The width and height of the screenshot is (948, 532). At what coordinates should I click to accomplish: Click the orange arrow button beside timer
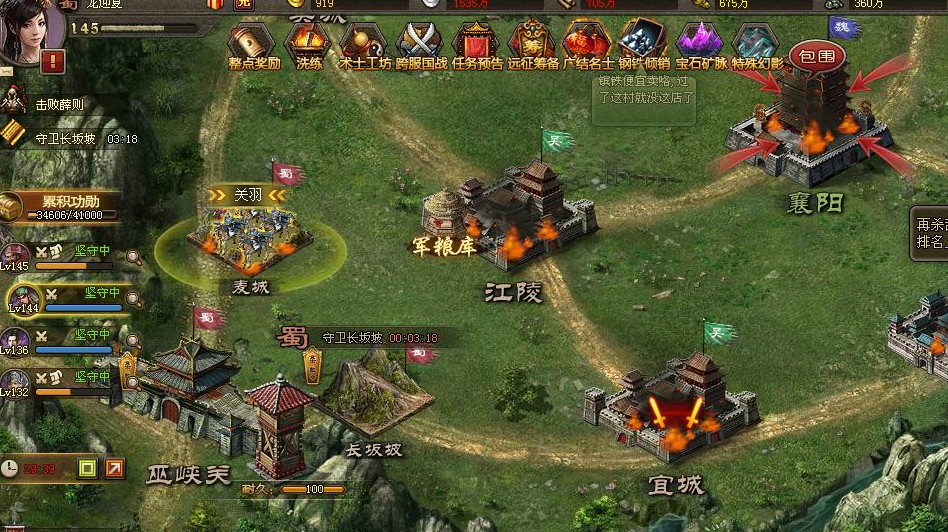[x=115, y=467]
